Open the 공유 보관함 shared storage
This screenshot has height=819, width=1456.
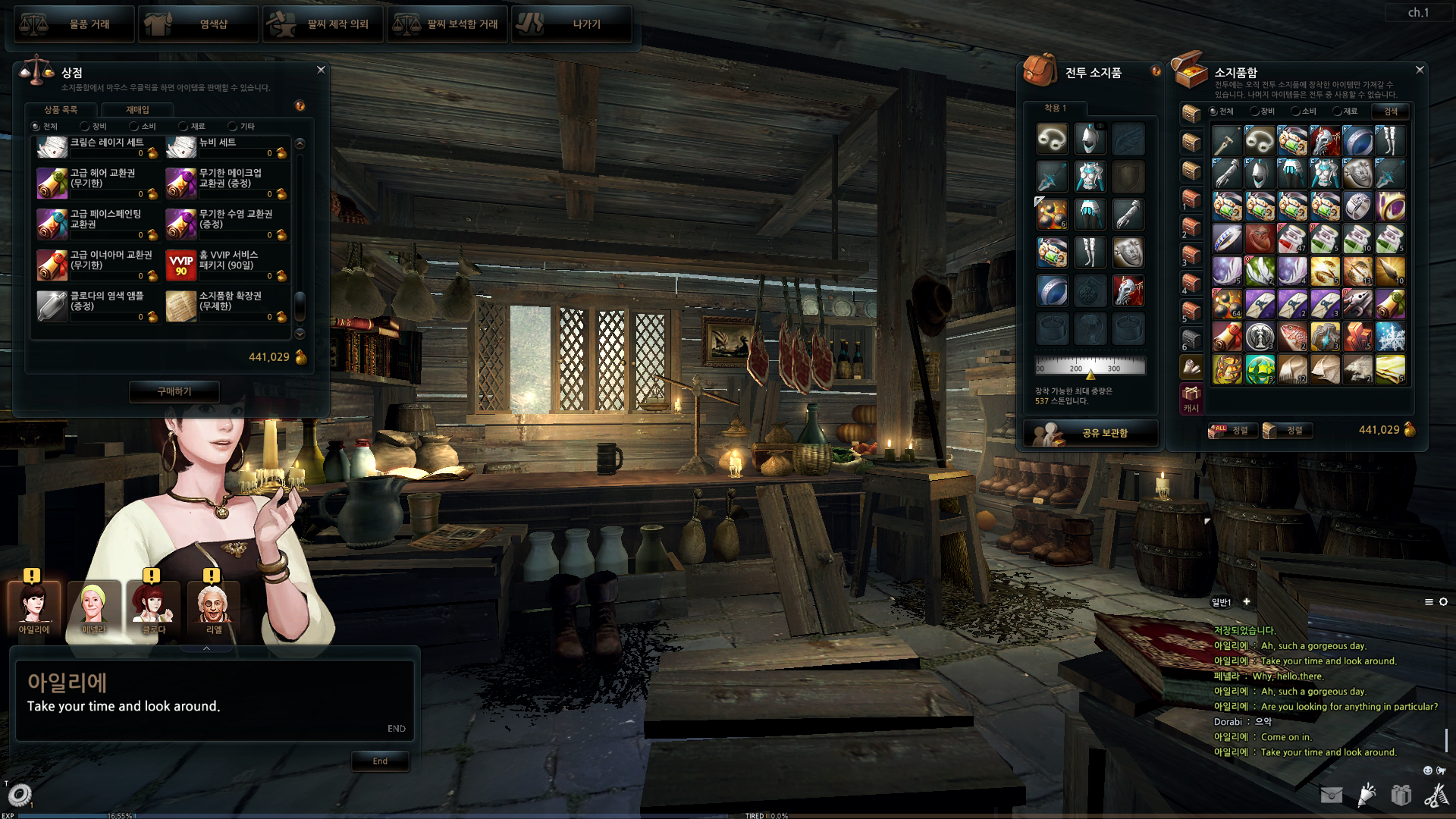tap(1090, 433)
